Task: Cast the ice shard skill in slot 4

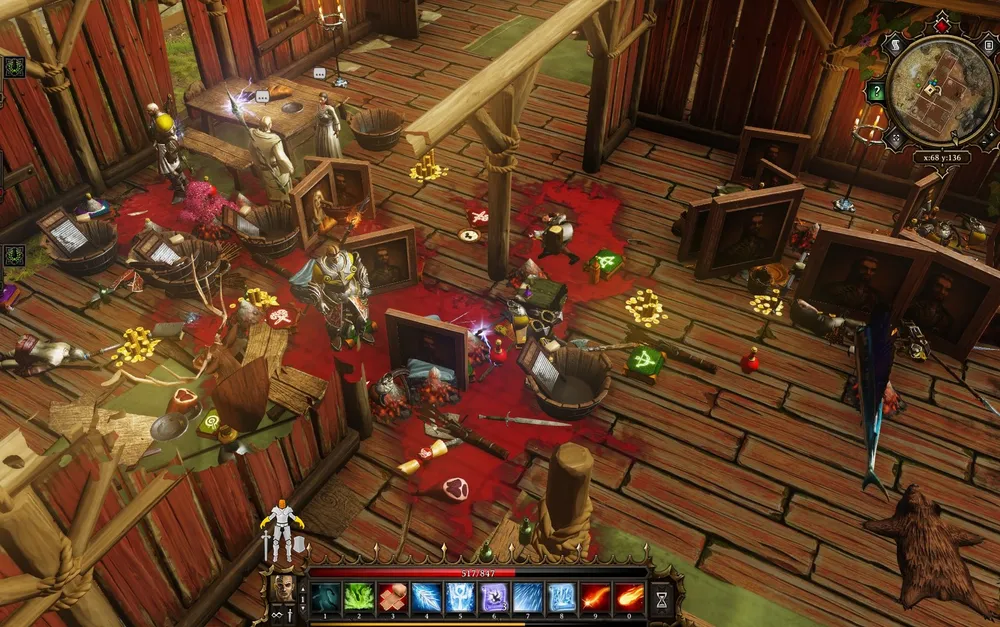Action: (x=427, y=597)
